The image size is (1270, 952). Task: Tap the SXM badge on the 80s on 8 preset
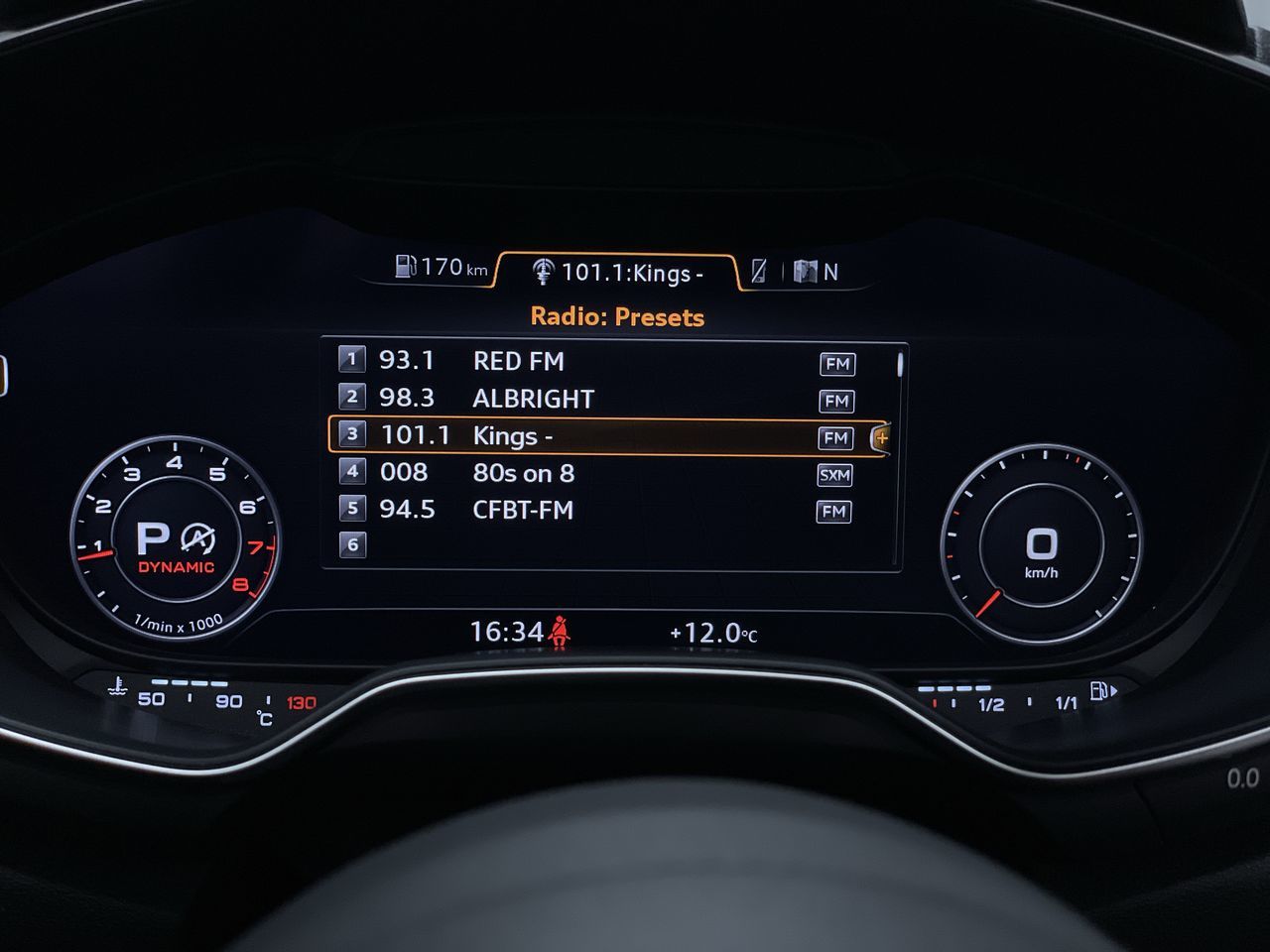[834, 475]
